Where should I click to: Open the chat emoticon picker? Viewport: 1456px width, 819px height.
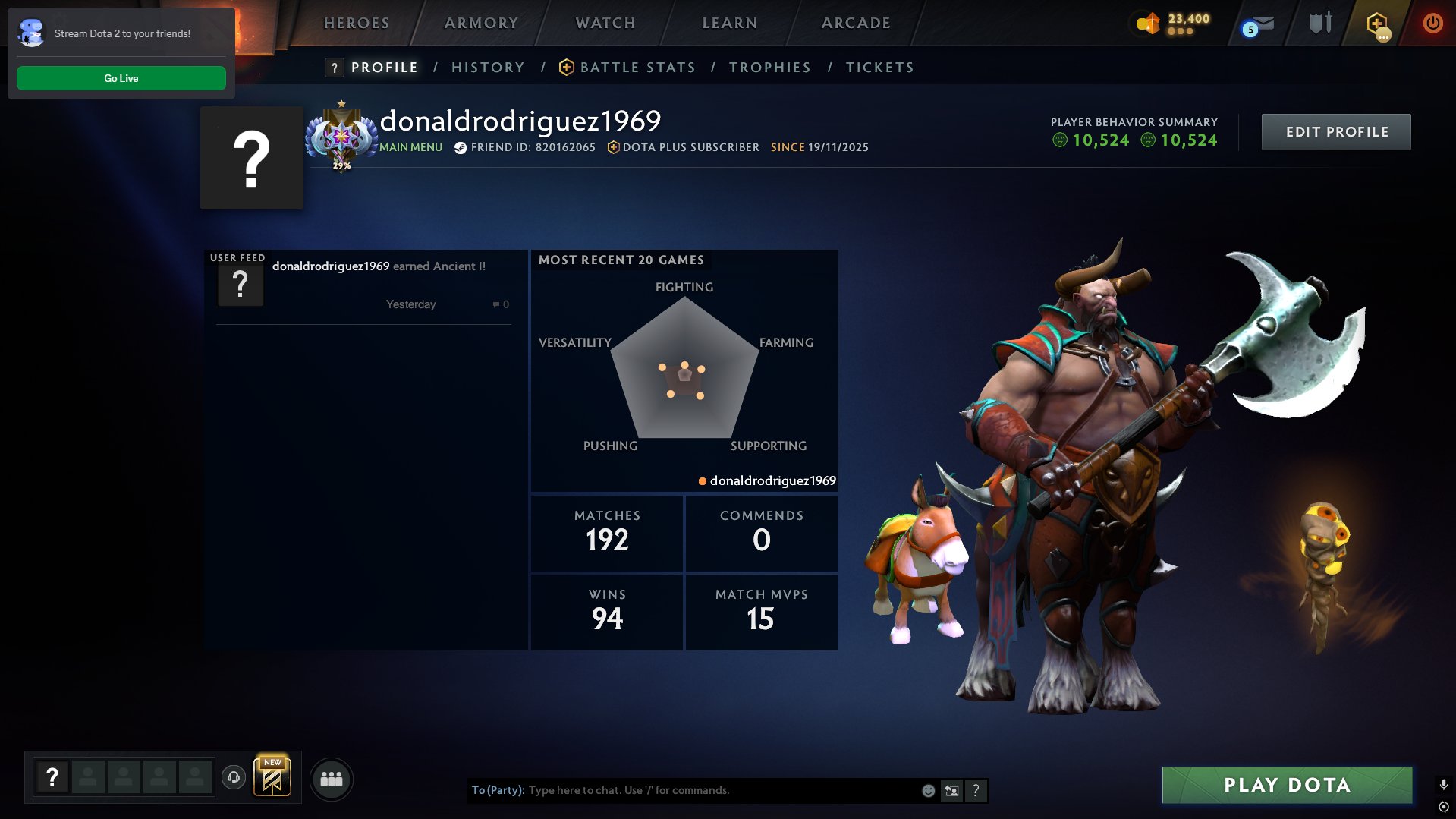click(928, 791)
